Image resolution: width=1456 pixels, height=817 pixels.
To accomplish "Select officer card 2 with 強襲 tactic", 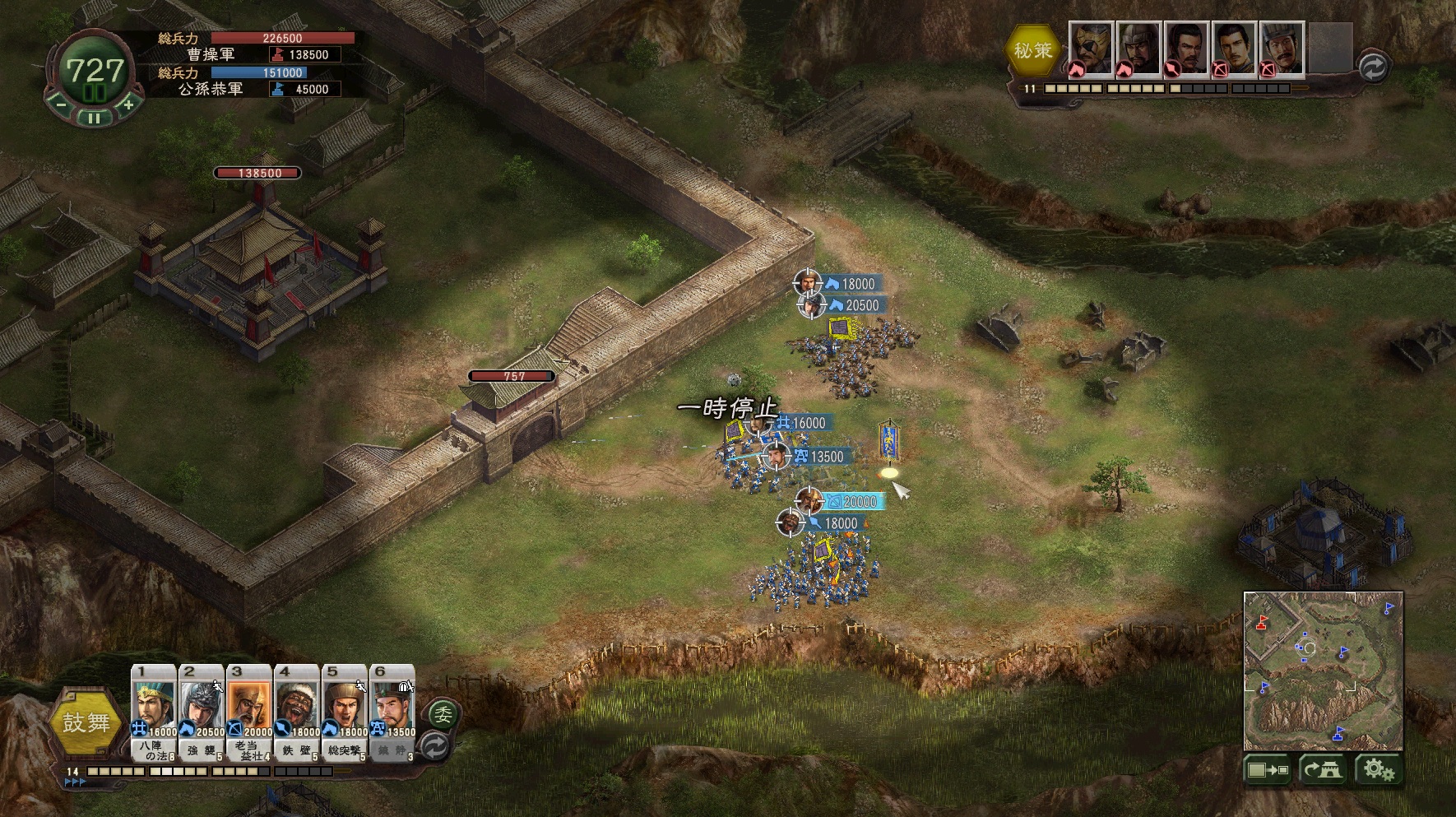I will coord(202,713).
